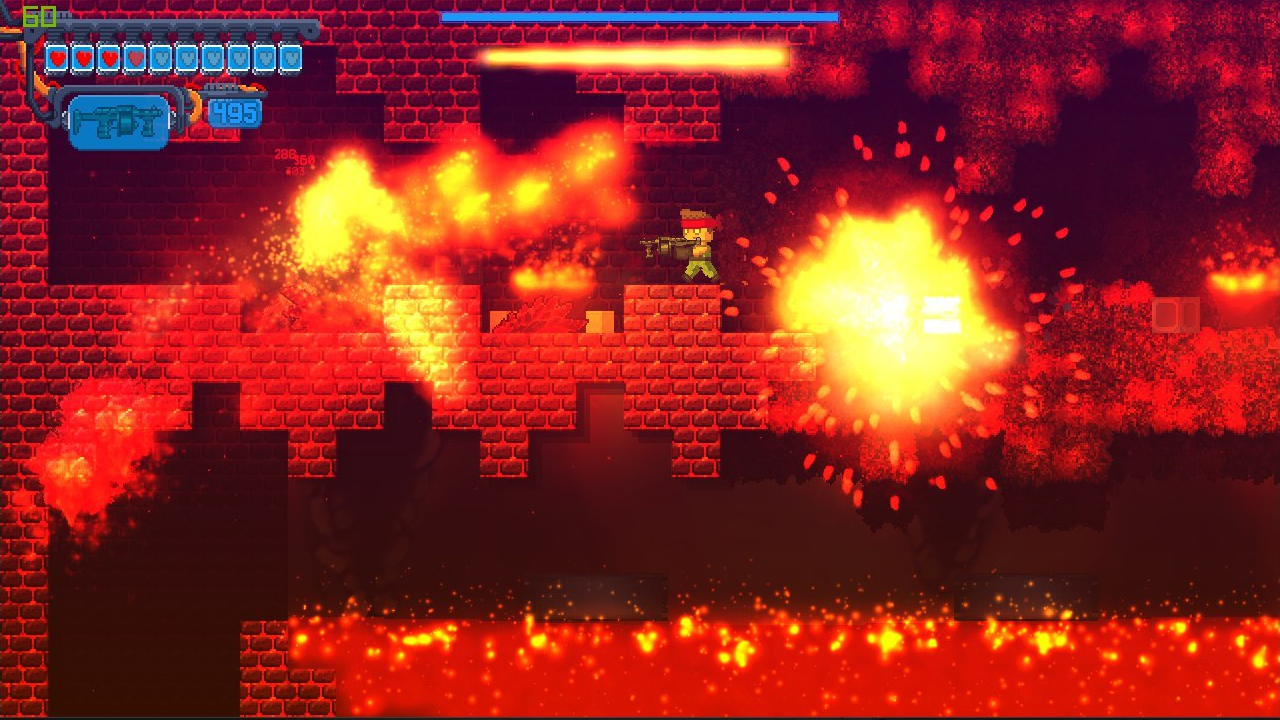Click the blue boss health bar
This screenshot has width=1280, height=720.
click(640, 17)
